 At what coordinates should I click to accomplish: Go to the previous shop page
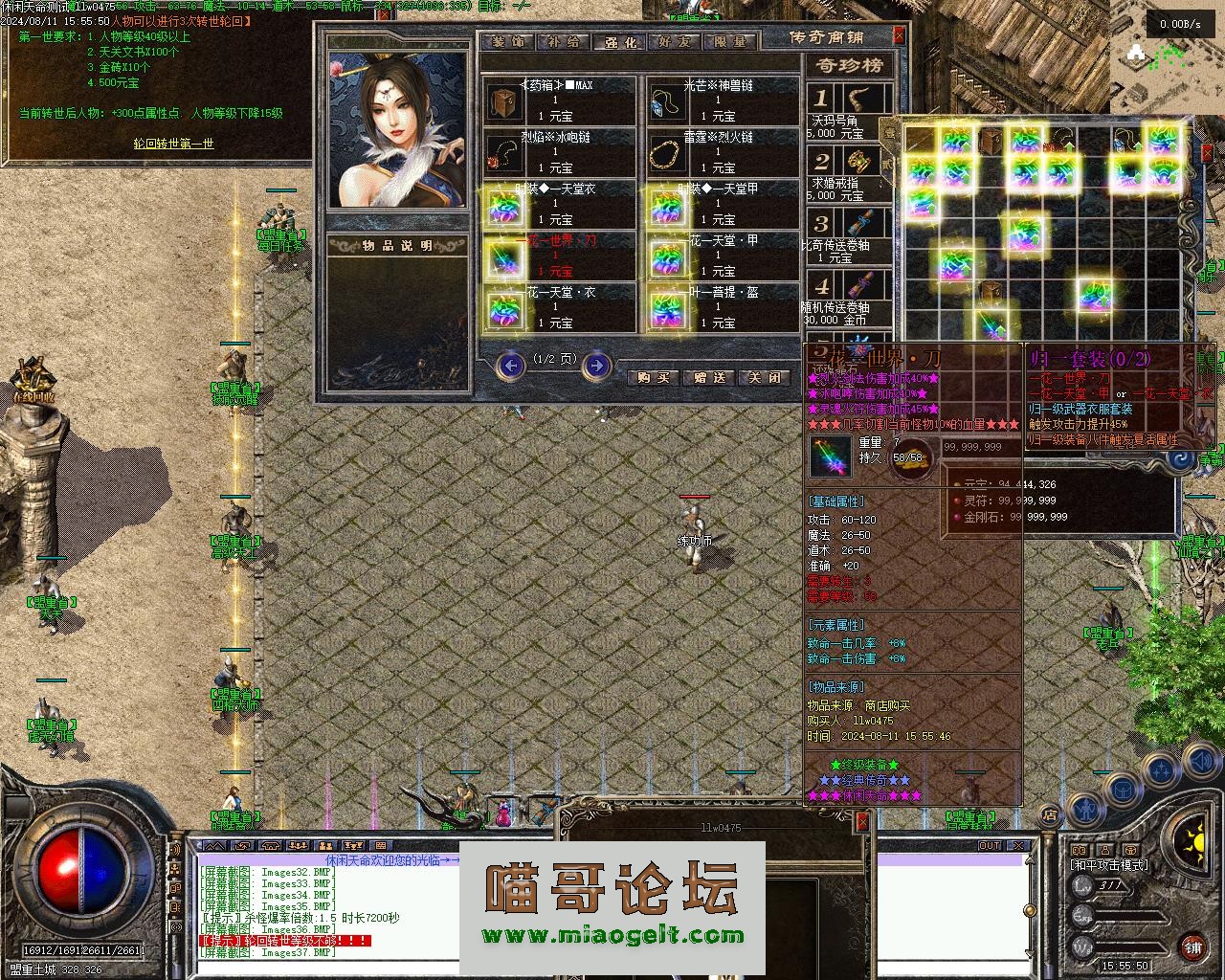click(x=511, y=365)
